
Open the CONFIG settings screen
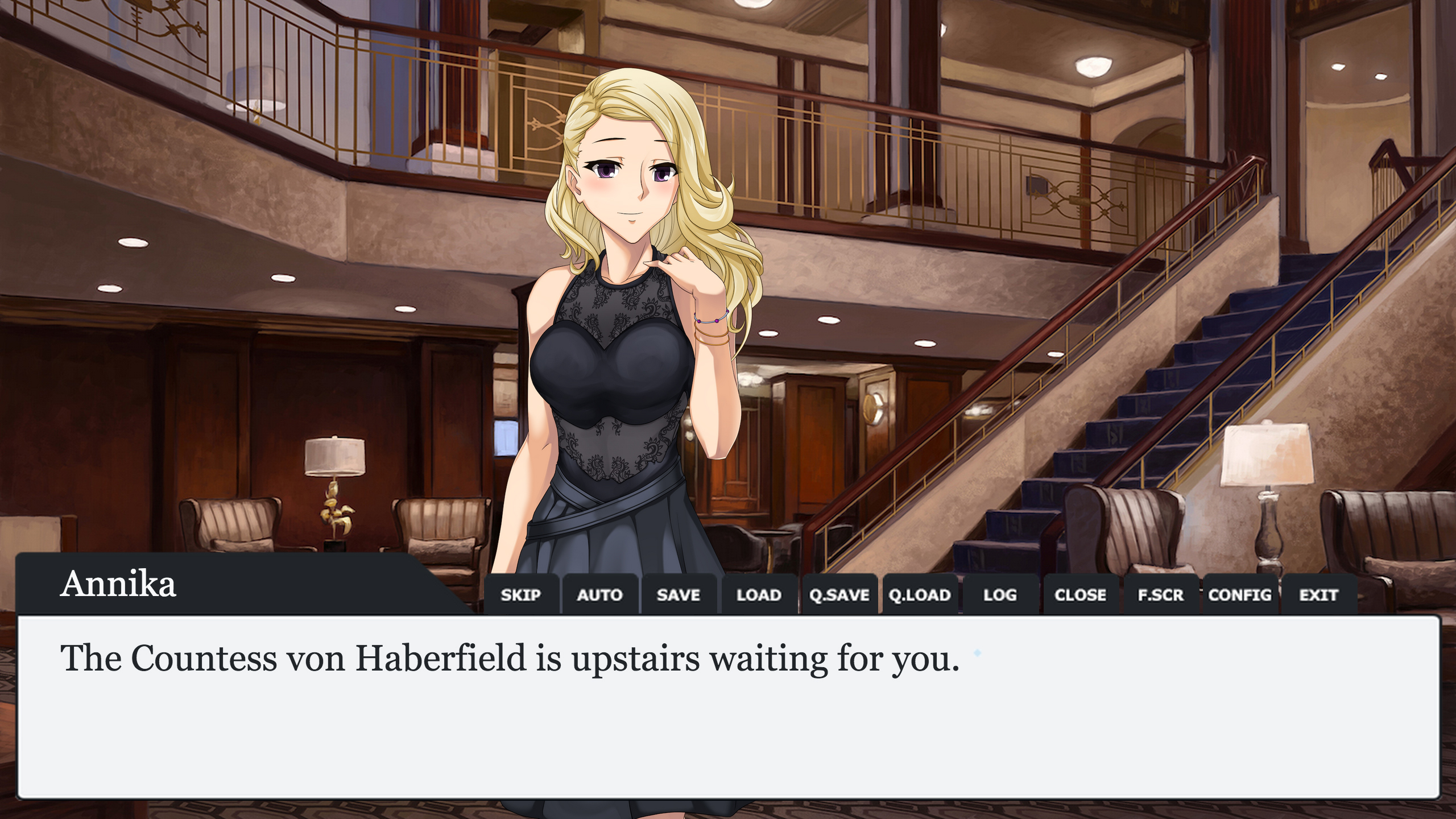pyautogui.click(x=1240, y=595)
